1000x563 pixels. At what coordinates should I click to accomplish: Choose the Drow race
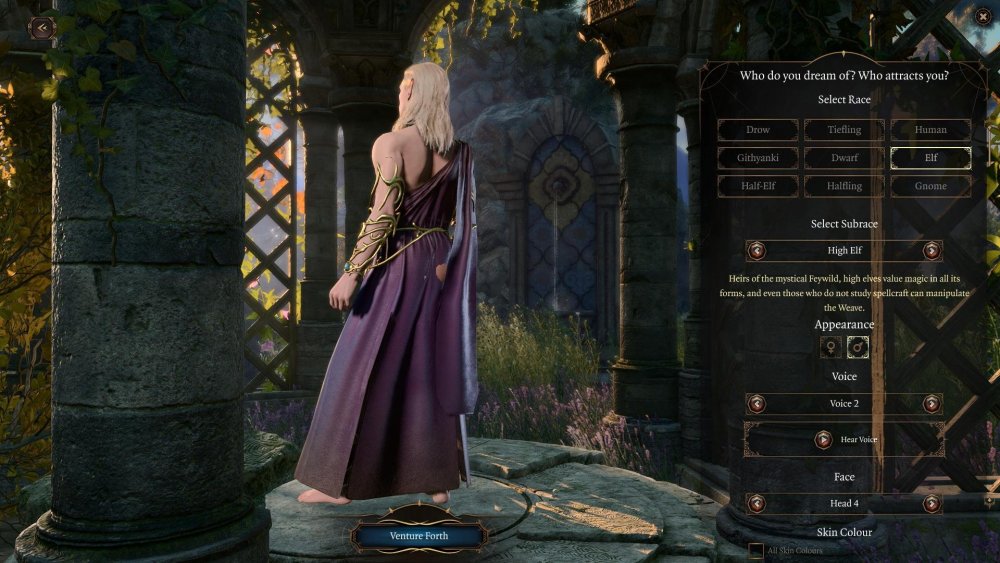point(758,130)
